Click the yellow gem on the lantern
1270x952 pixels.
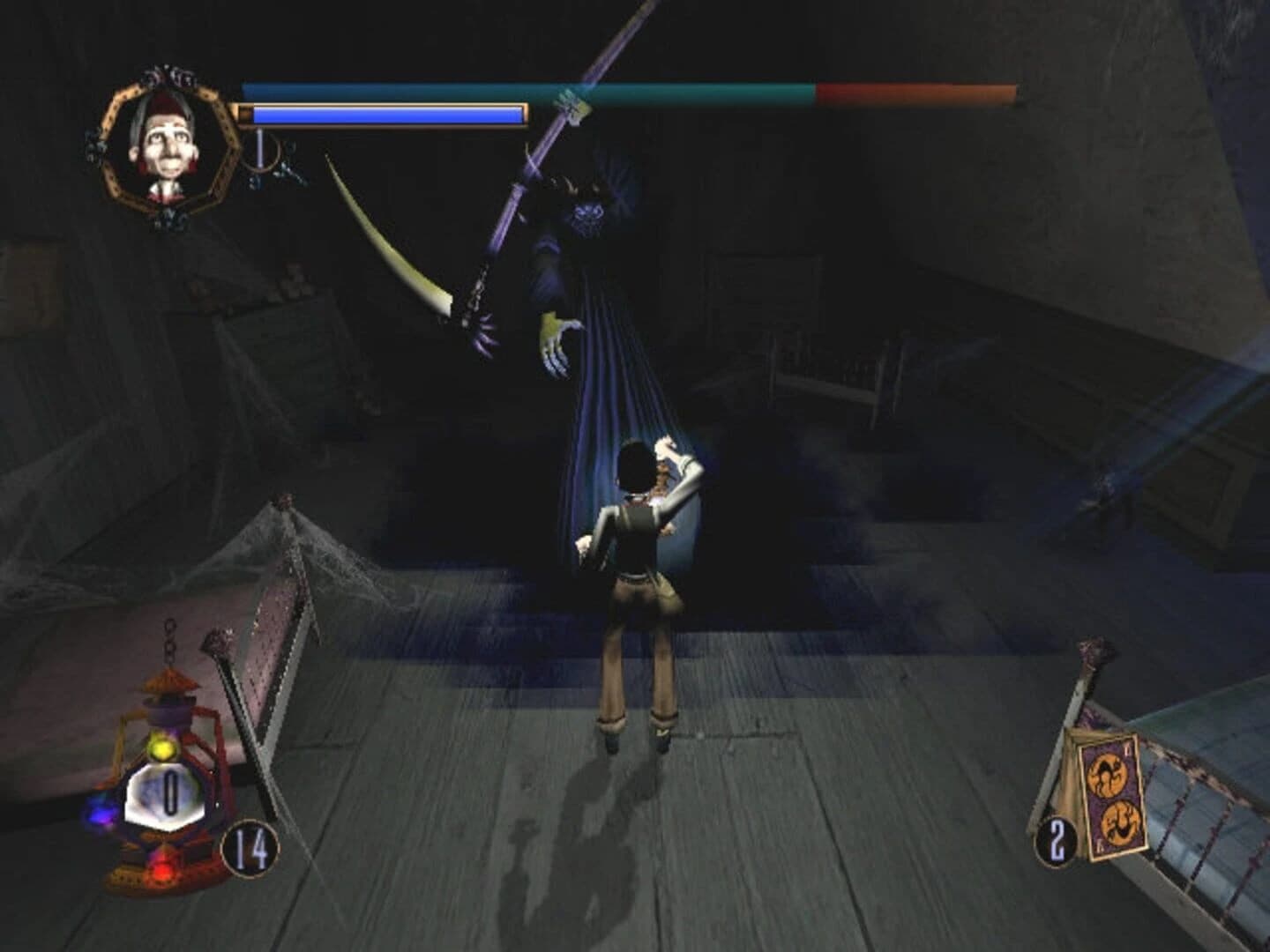coord(161,749)
